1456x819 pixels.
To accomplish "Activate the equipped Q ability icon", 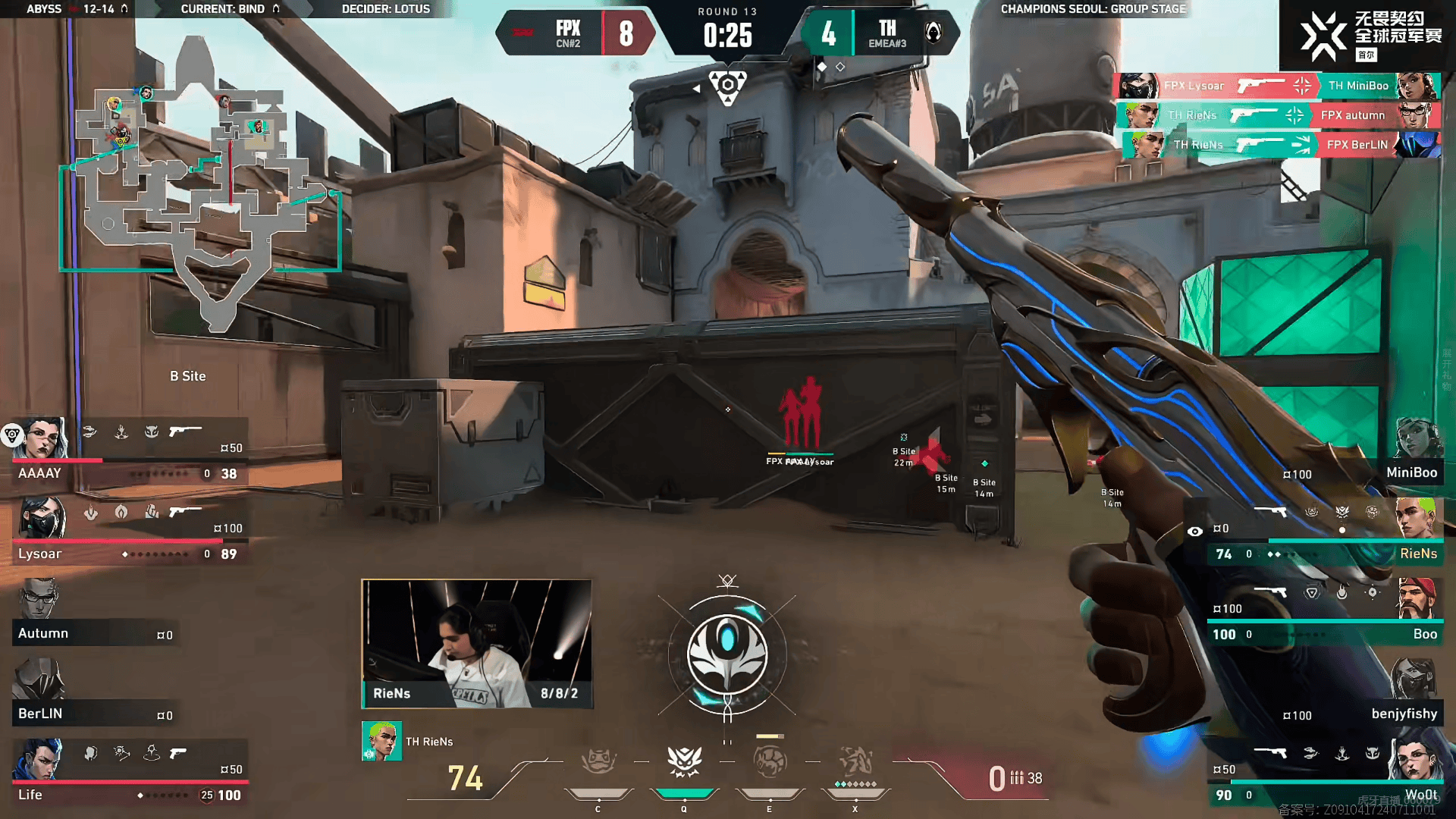I will pos(684,762).
